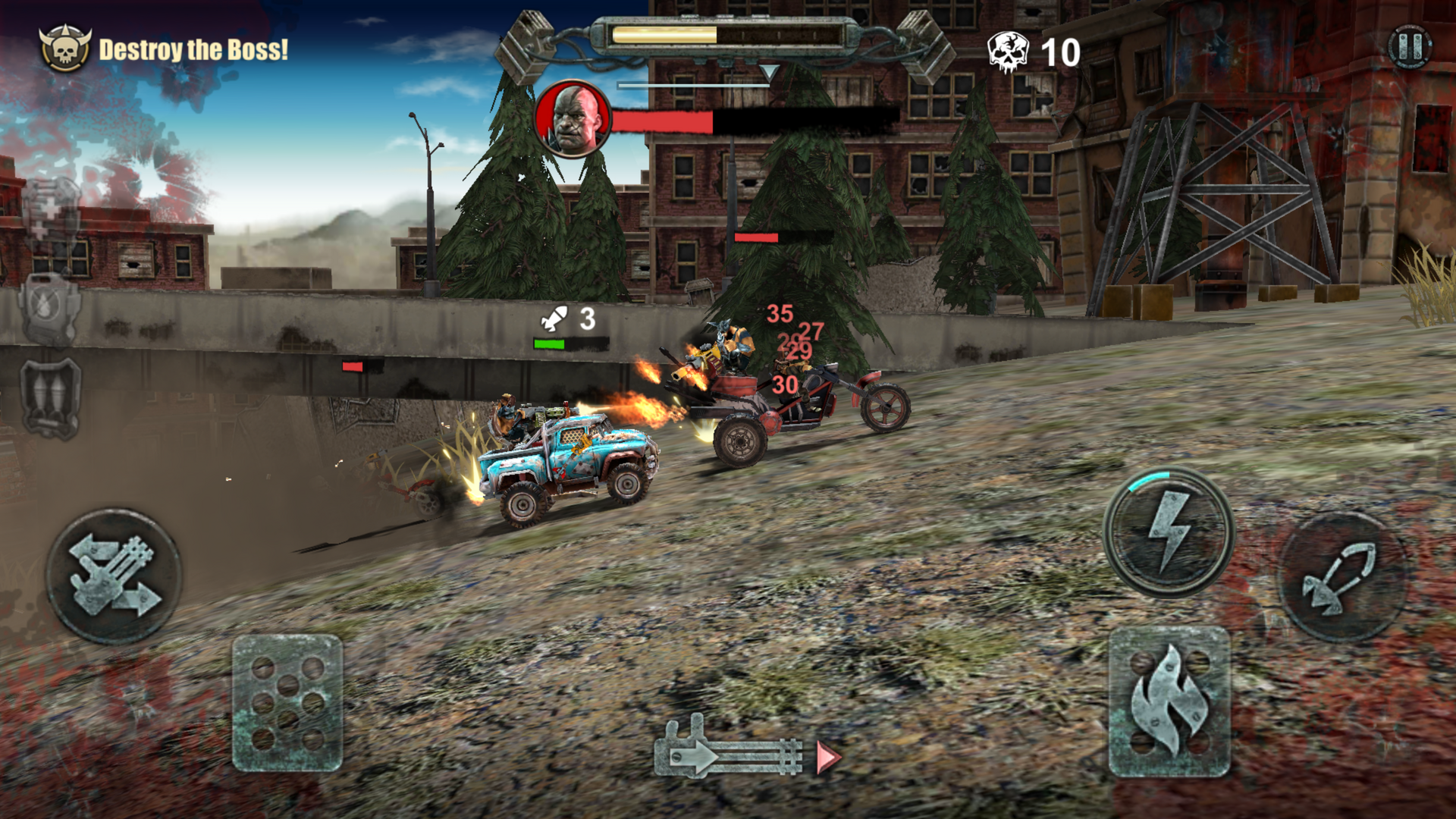Use the fuel canister item icon
The width and height of the screenshot is (1456, 819).
50,309
